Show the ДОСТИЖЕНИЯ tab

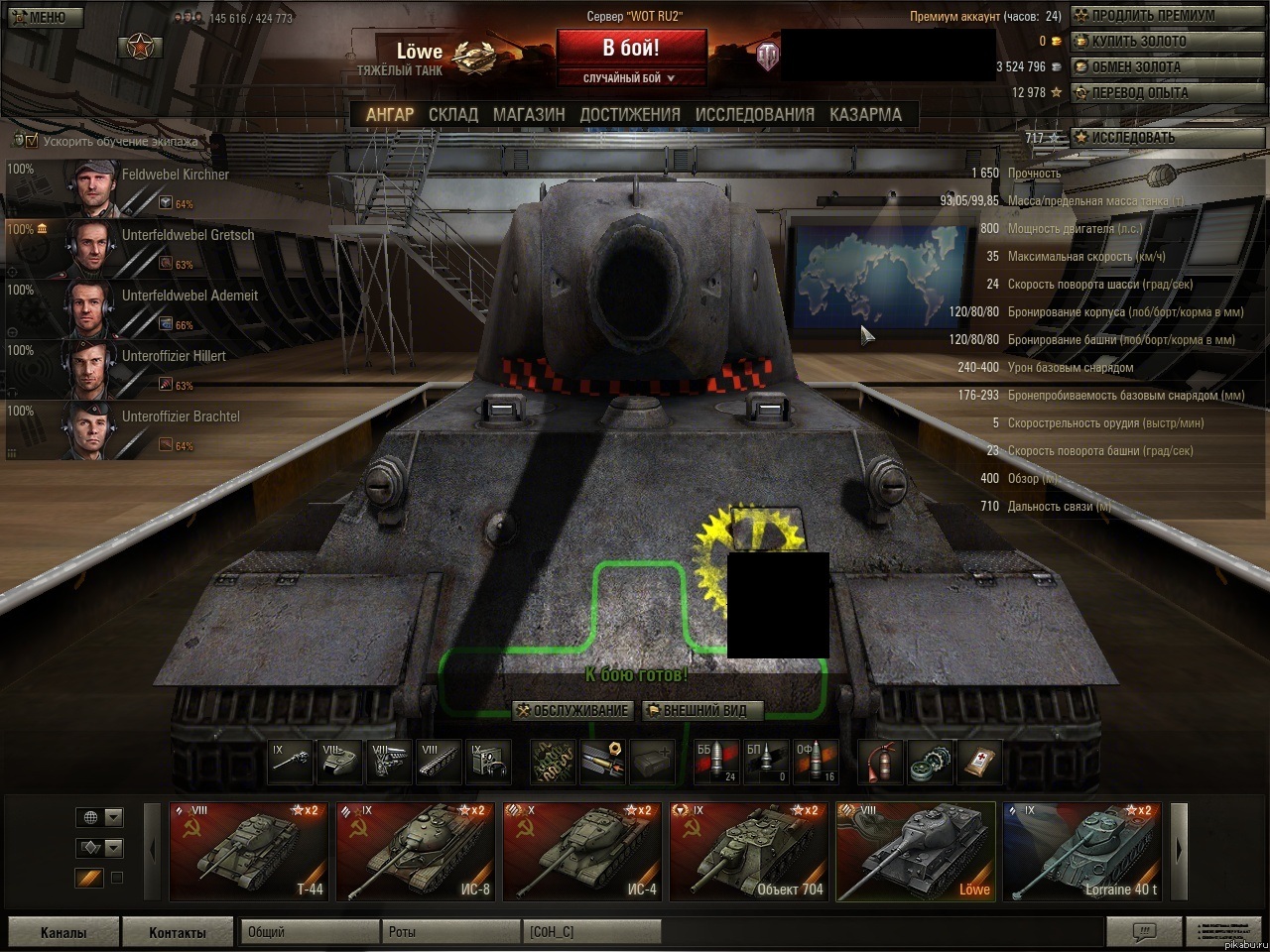pyautogui.click(x=630, y=114)
